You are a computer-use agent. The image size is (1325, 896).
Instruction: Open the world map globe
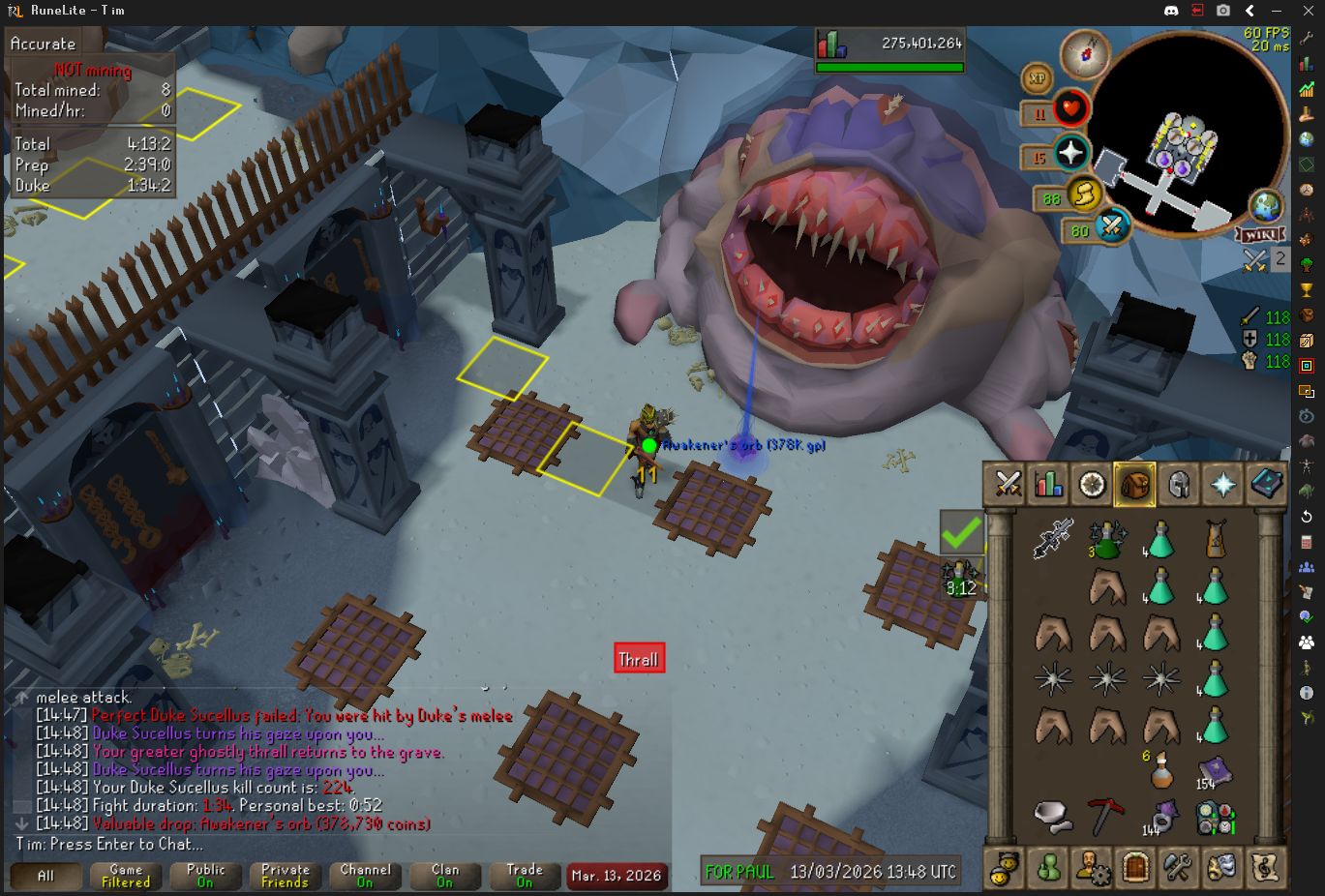point(1265,205)
